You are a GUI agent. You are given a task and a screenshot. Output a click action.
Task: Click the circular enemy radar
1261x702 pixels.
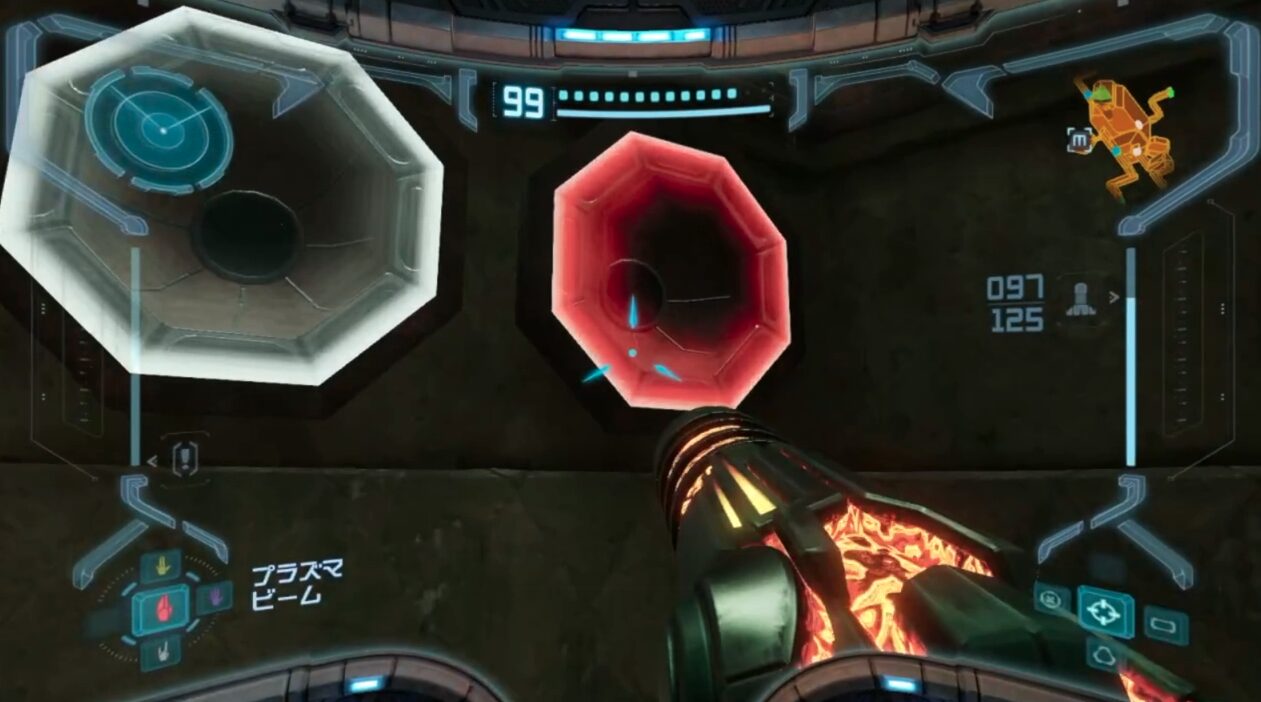click(159, 127)
